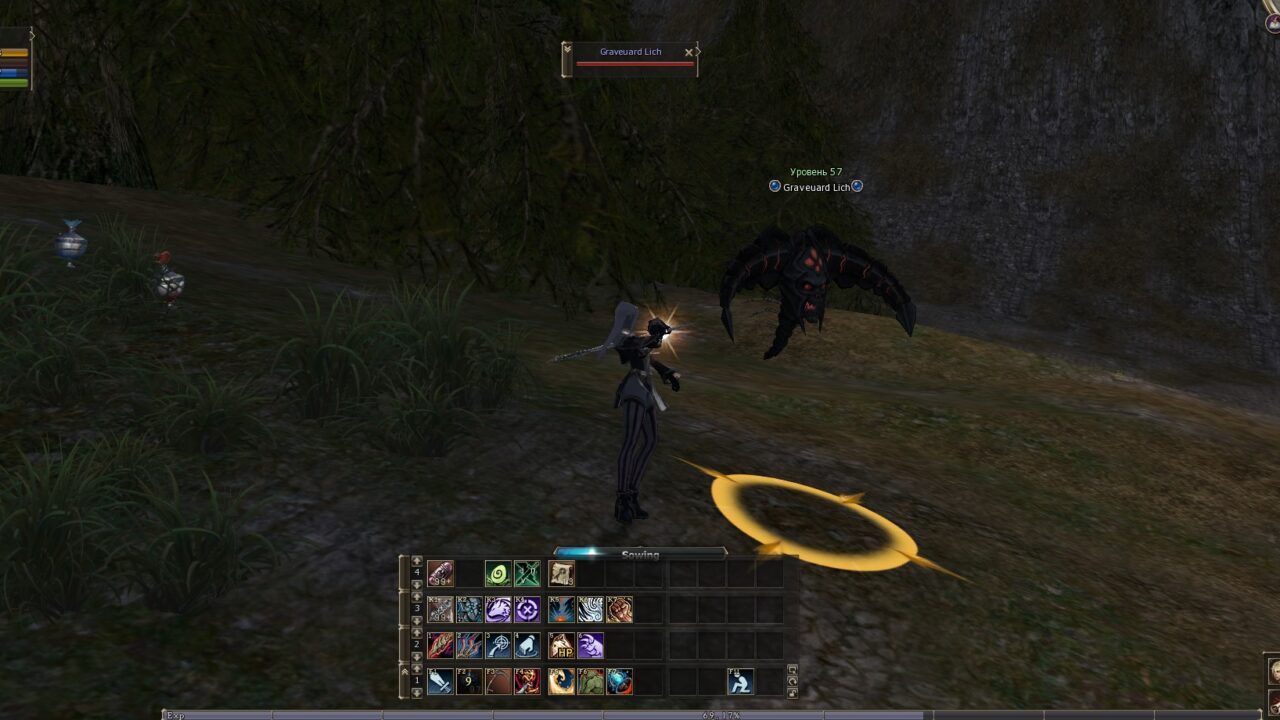
Task: Activate the purple crosshair target skill
Action: coord(527,610)
